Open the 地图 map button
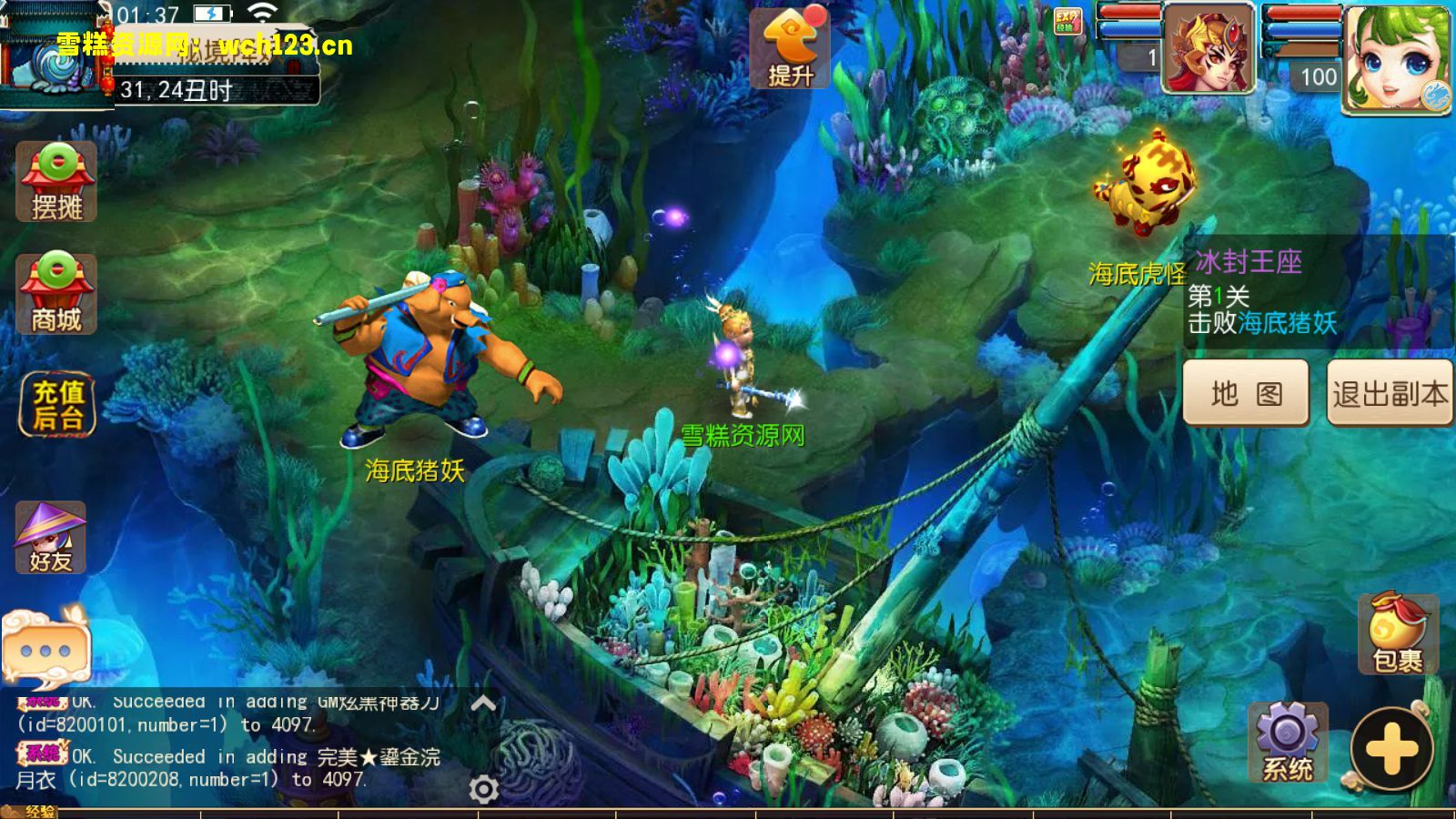Screen dimensions: 1456x819 coord(1246,393)
